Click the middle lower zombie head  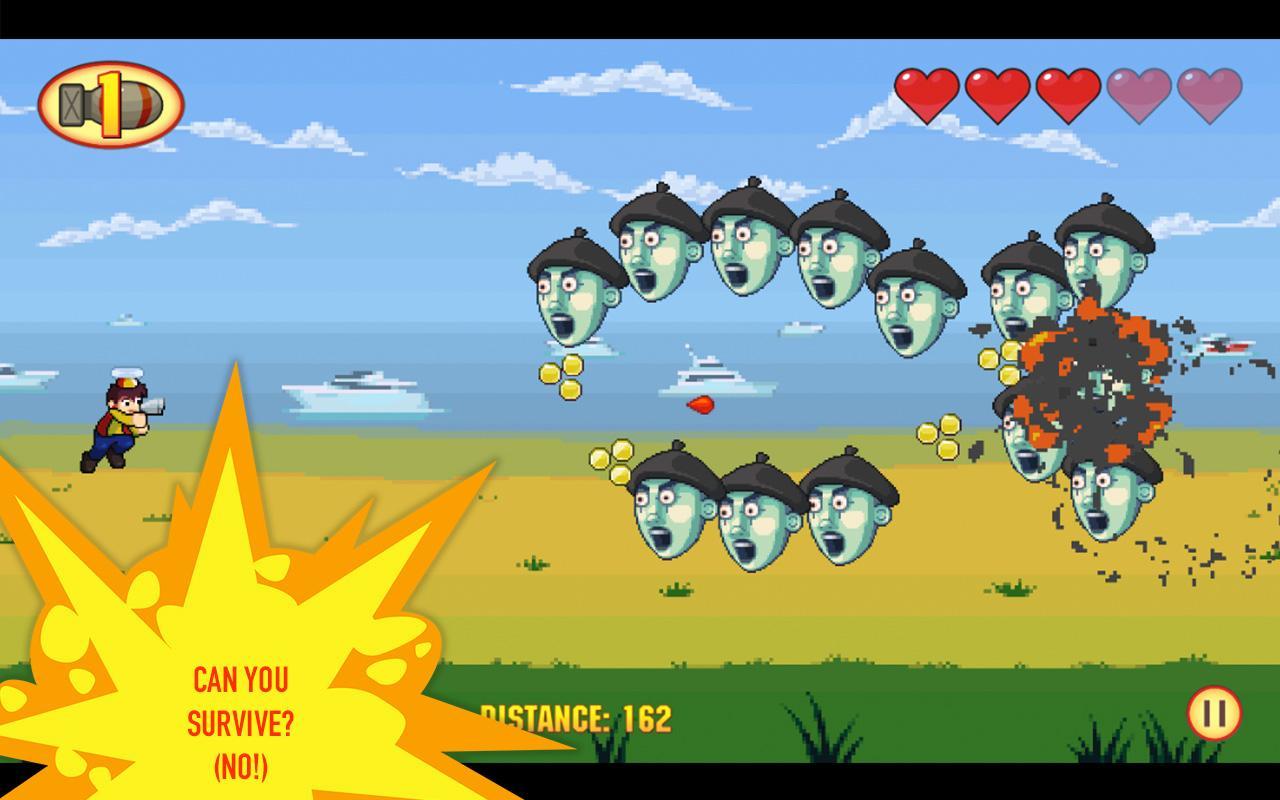click(757, 520)
